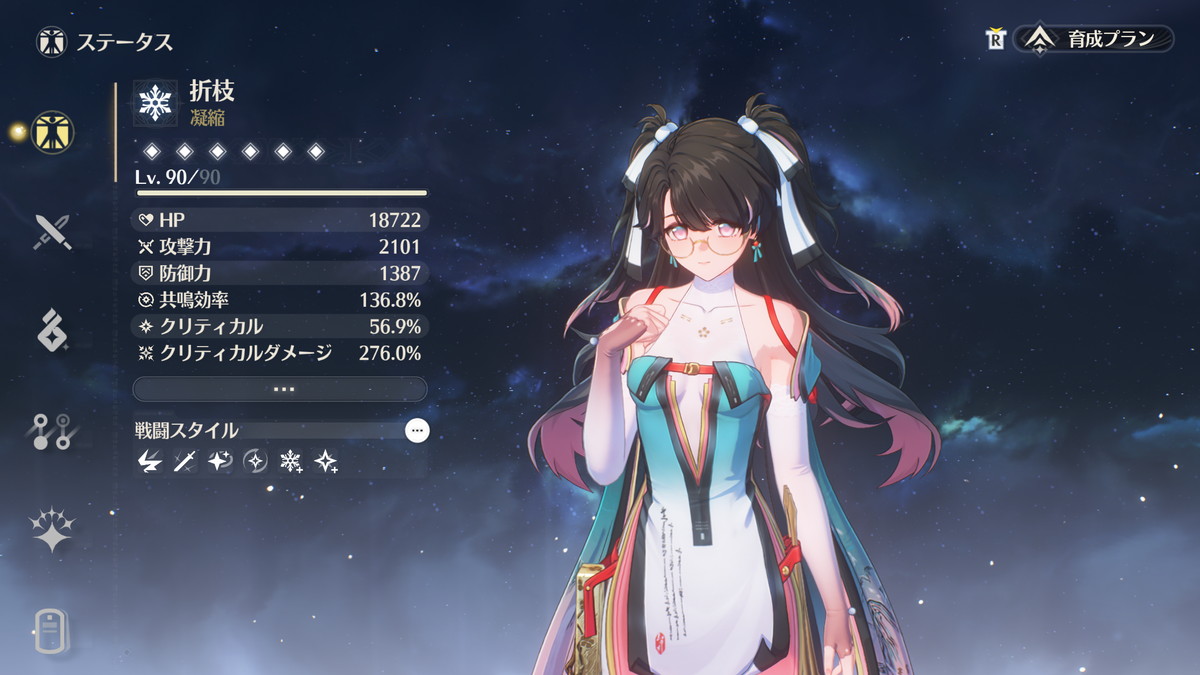This screenshot has height=675, width=1200.
Task: Open the capsule-shaped tab in the sidebar
Action: [x=51, y=630]
